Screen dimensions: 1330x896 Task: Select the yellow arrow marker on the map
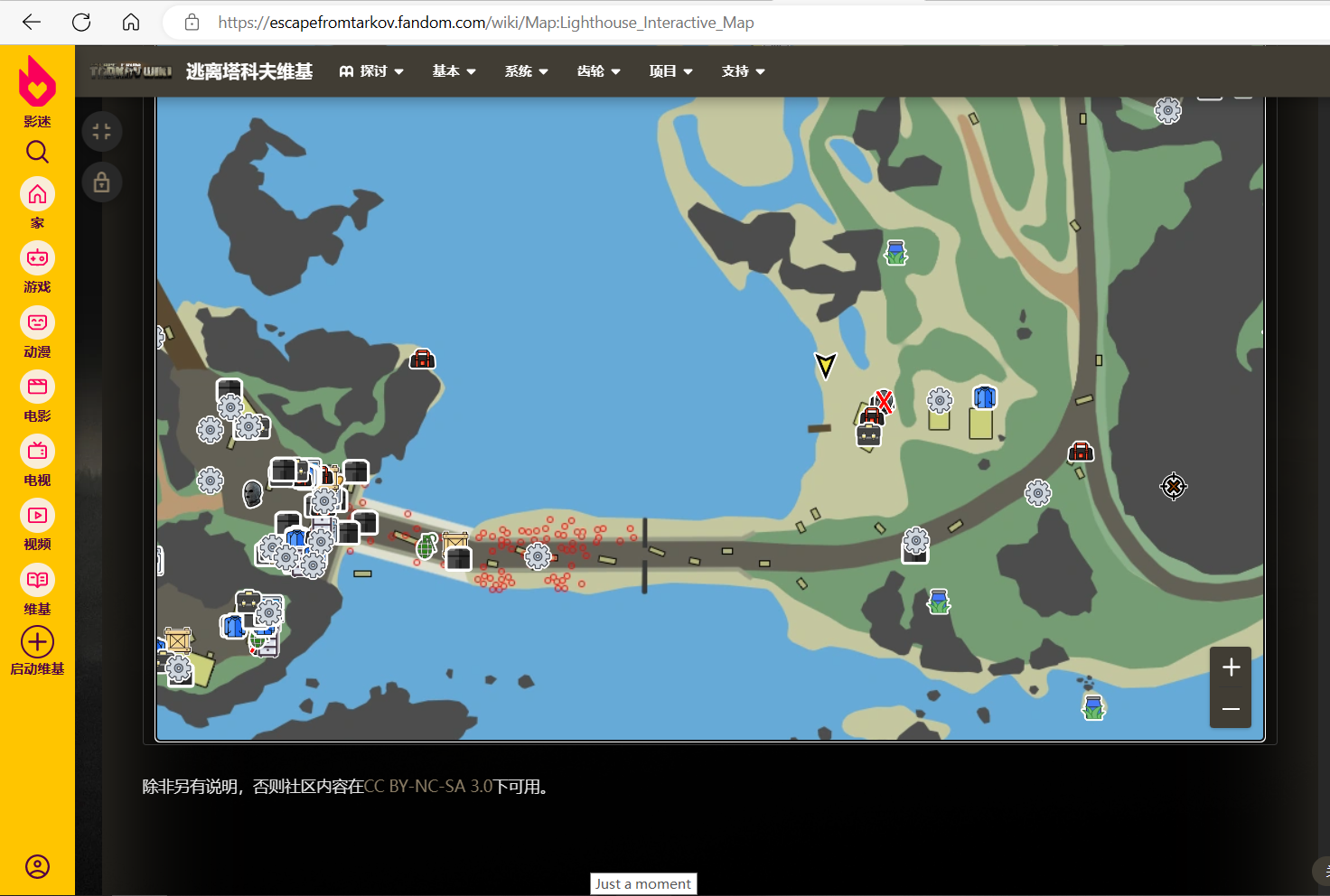(x=825, y=364)
